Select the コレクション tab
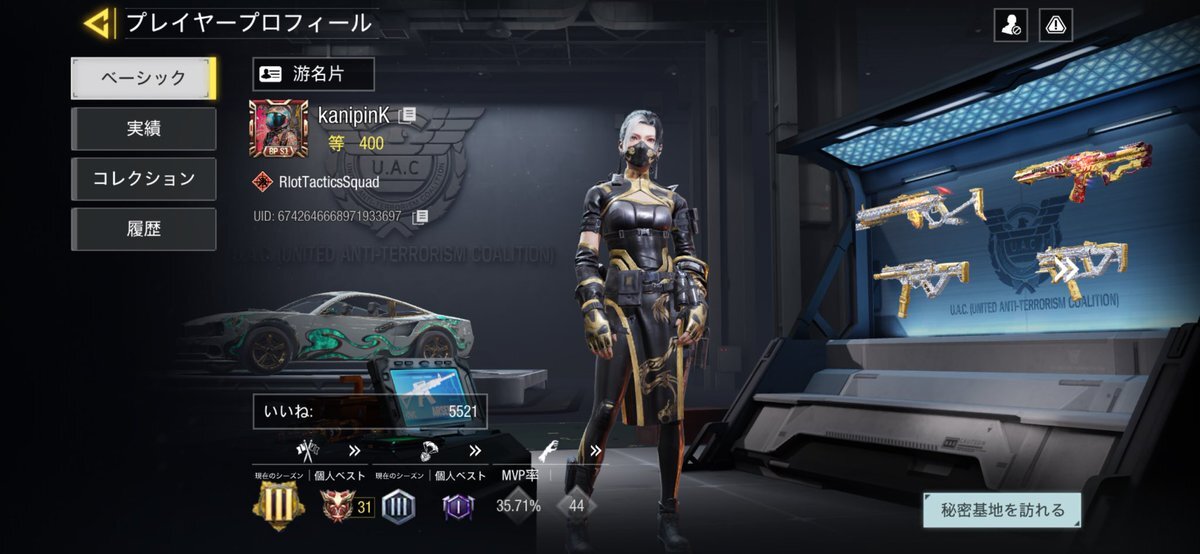The image size is (1200, 554). [x=143, y=179]
